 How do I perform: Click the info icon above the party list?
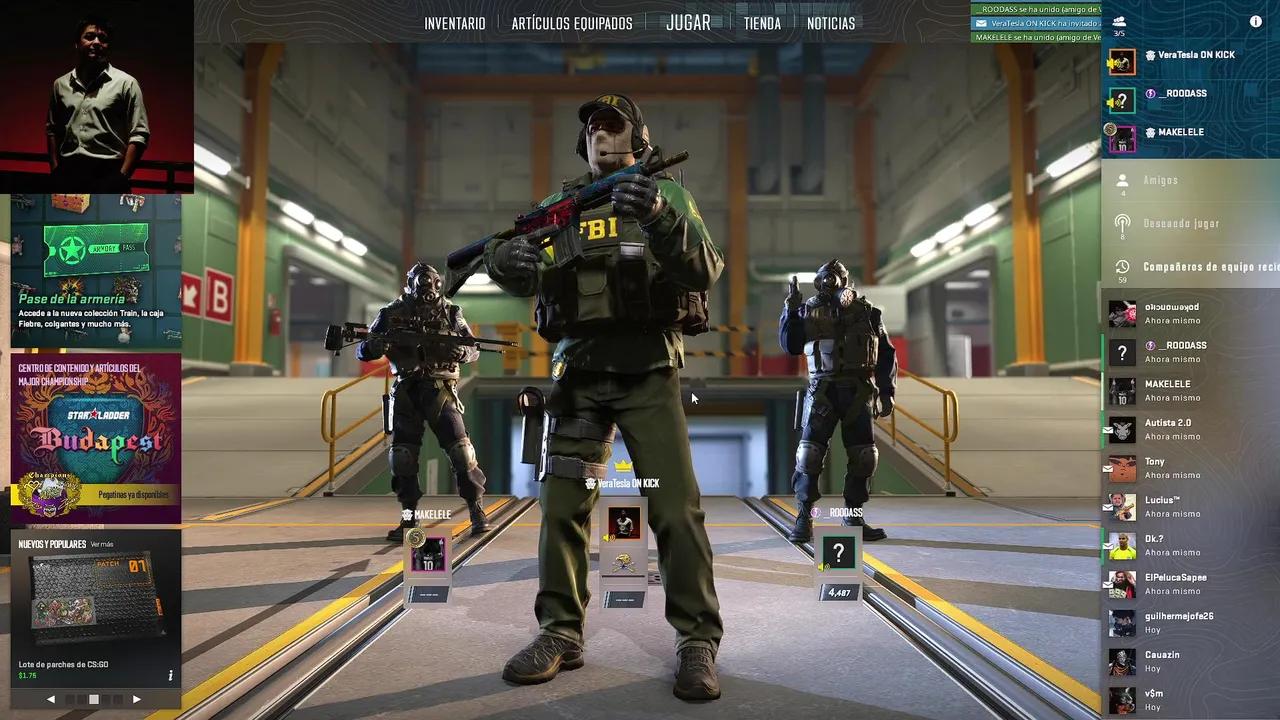click(x=1256, y=22)
